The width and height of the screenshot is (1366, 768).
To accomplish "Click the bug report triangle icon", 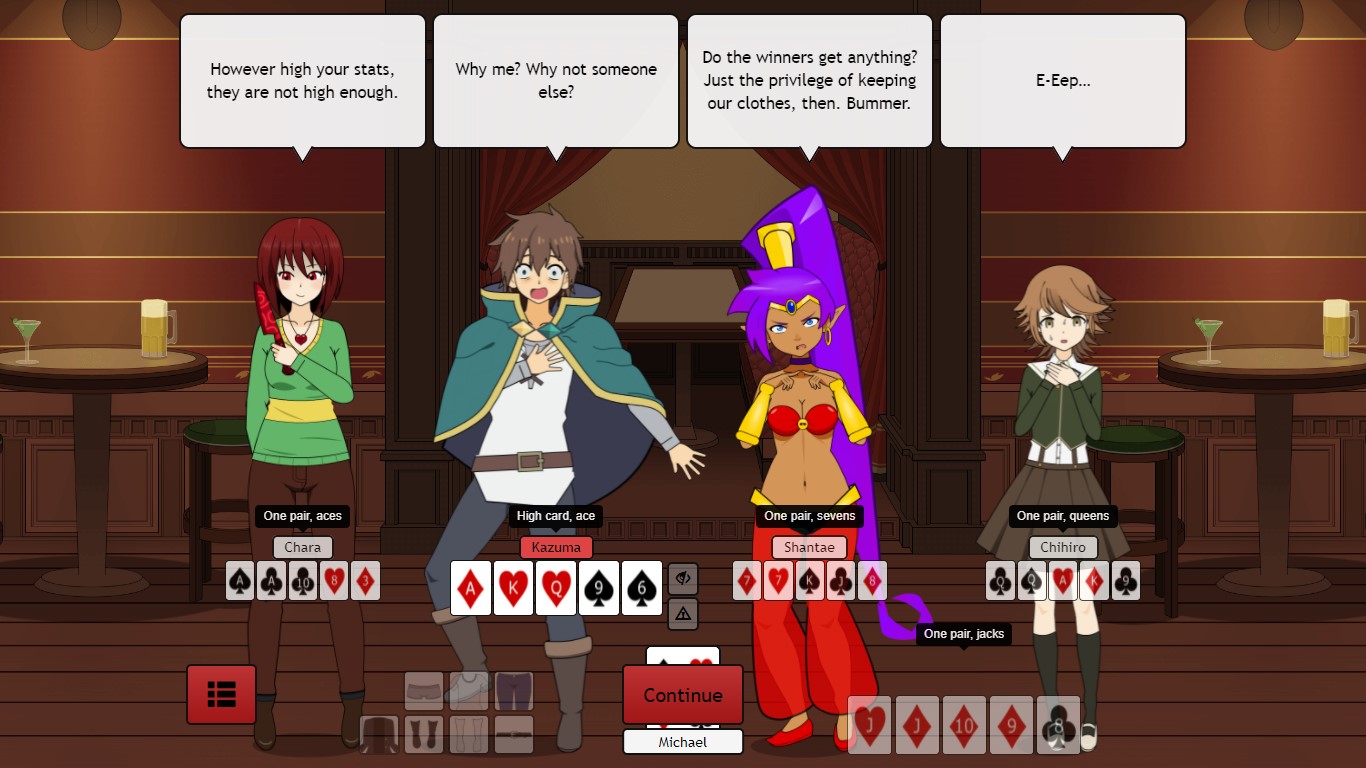I will point(682,614).
